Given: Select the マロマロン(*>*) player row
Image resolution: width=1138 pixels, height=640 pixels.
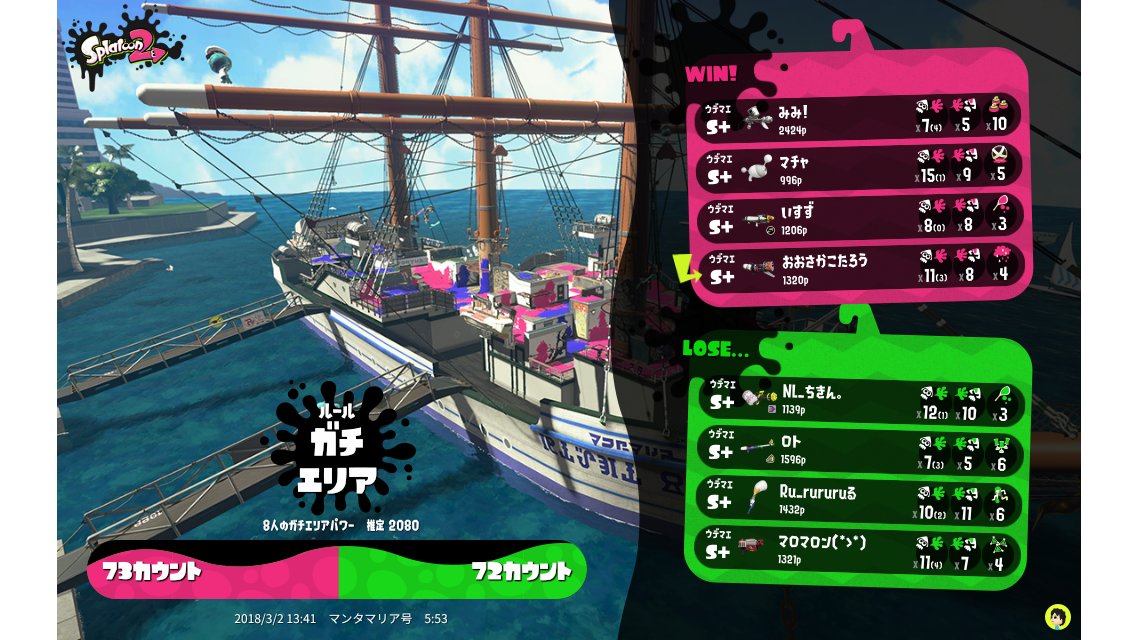Looking at the screenshot, I should point(860,549).
